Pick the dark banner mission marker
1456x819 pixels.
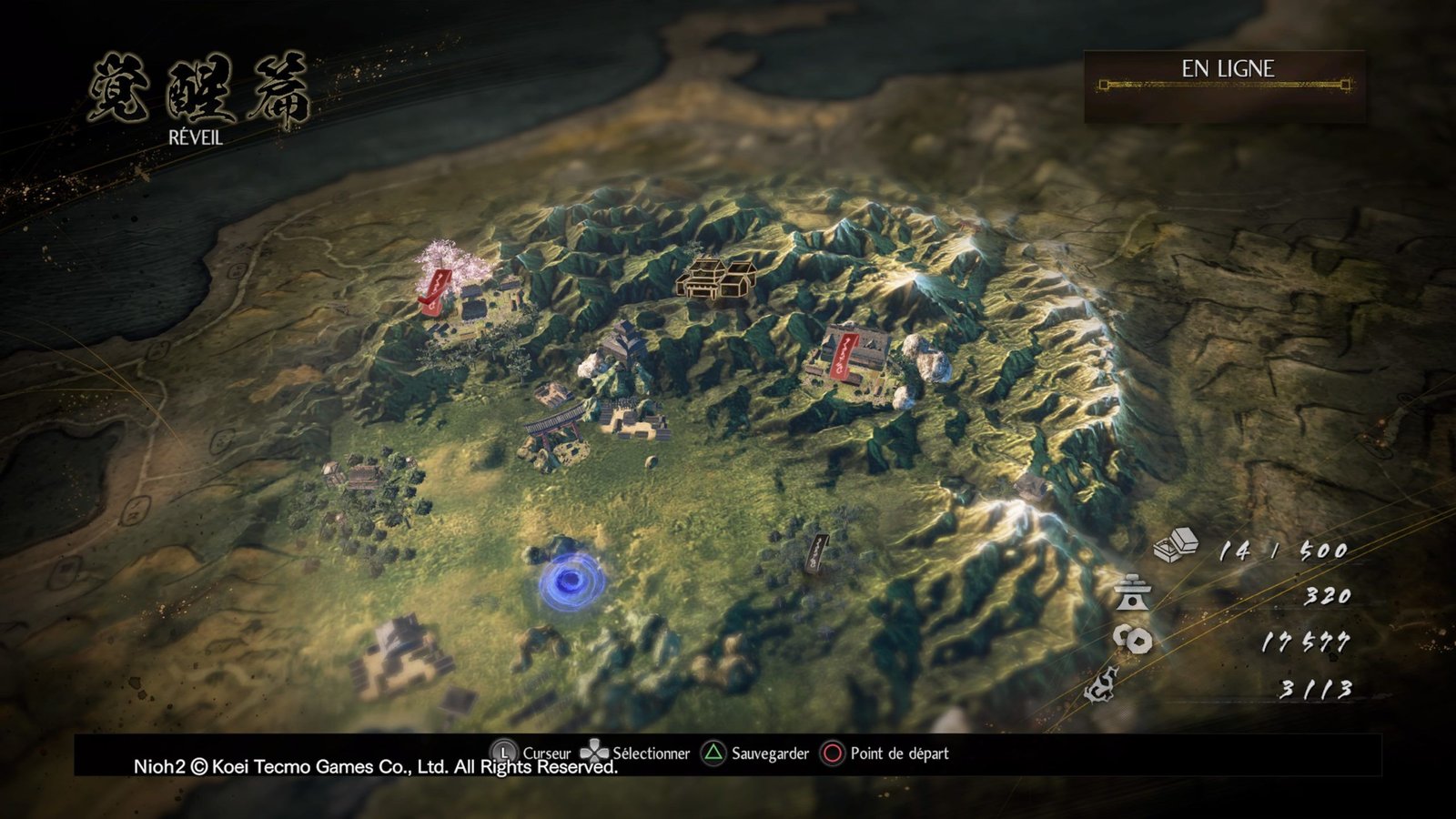click(817, 553)
